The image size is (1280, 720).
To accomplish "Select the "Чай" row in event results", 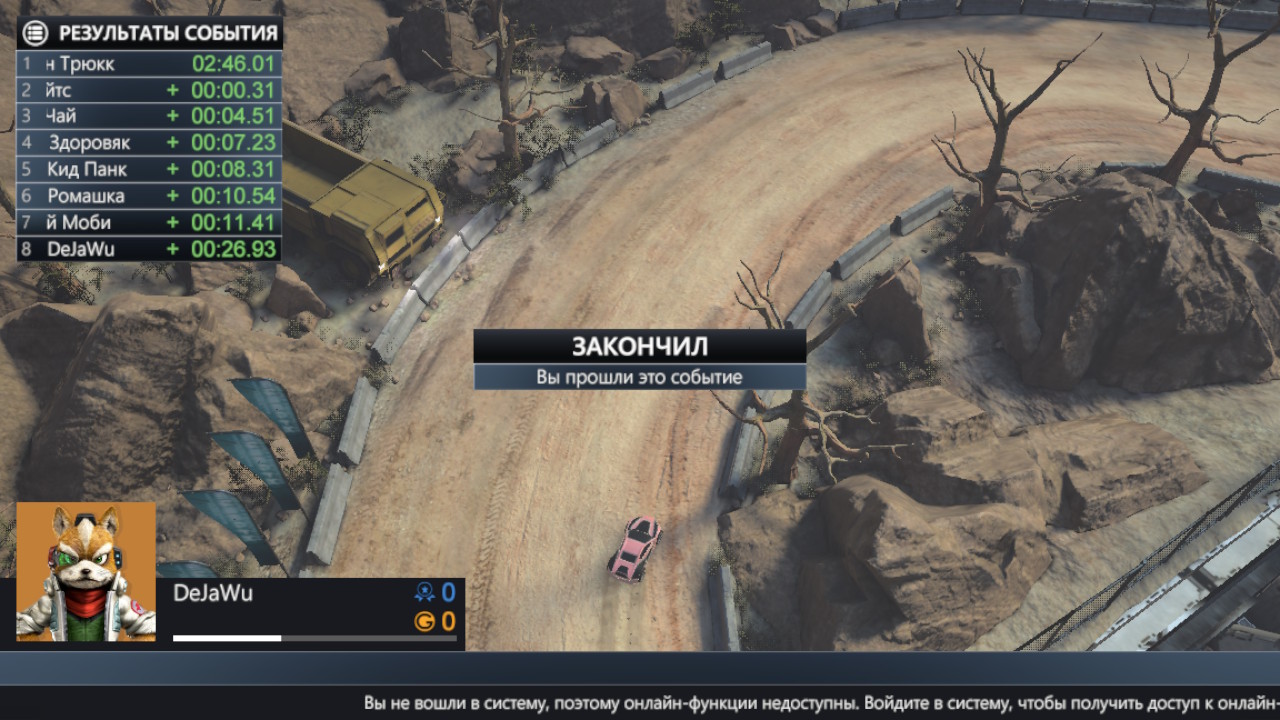I will click(148, 116).
